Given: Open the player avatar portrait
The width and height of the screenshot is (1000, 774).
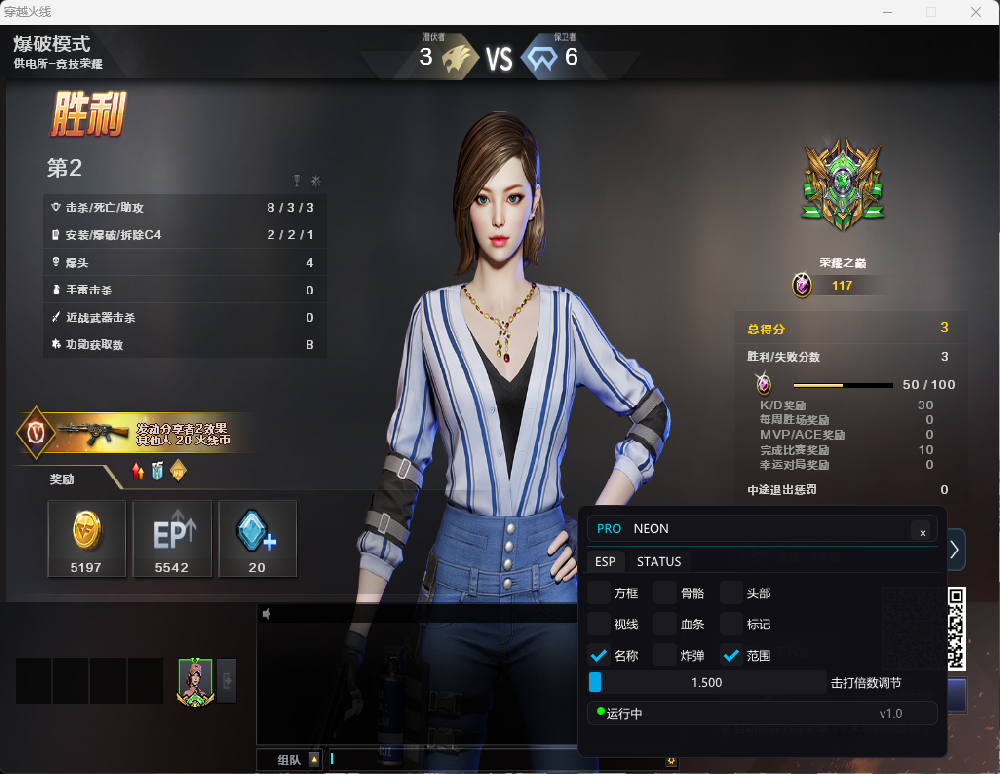Looking at the screenshot, I should (195, 681).
